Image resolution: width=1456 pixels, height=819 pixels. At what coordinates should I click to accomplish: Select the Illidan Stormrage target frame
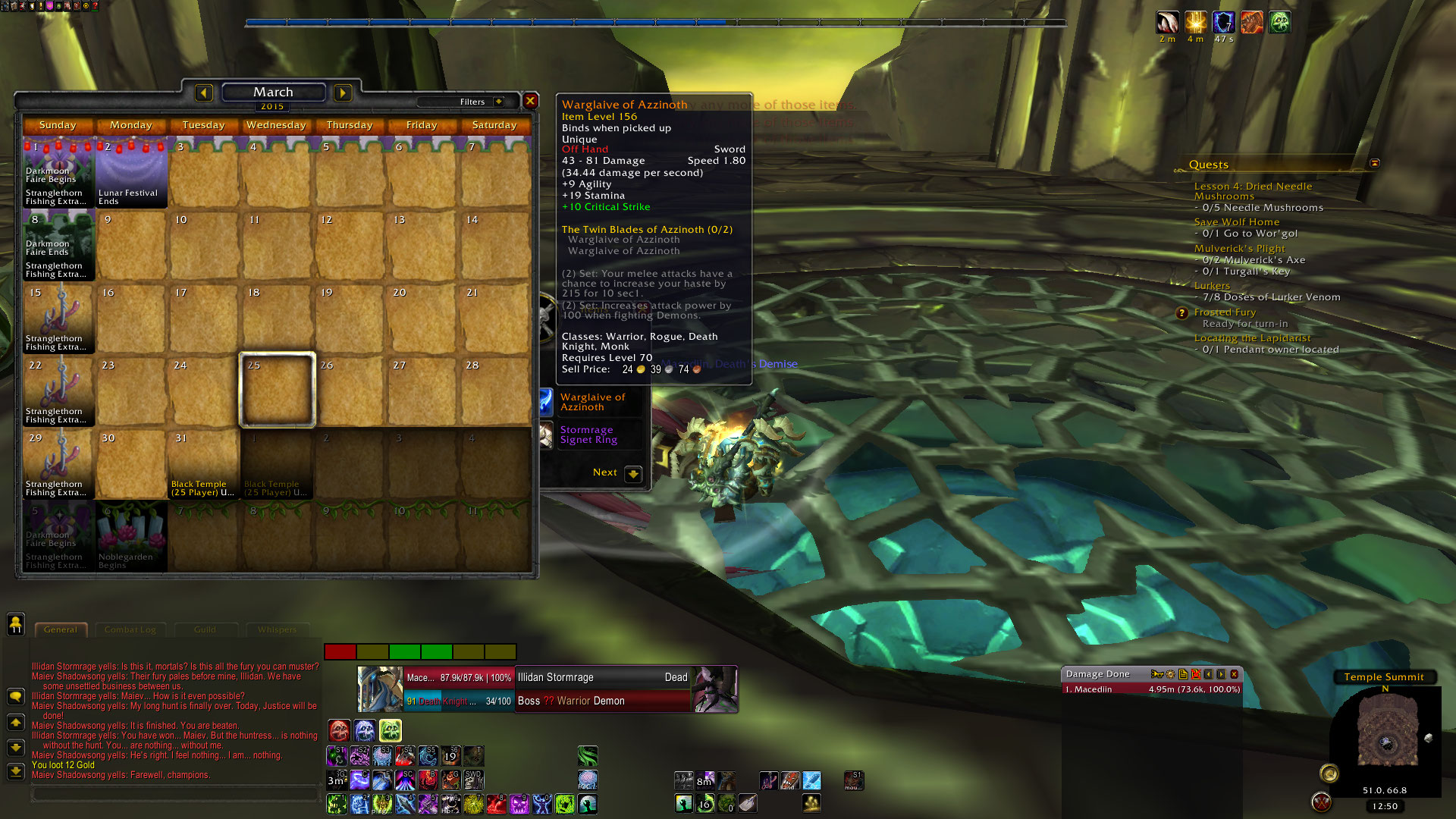pyautogui.click(x=602, y=677)
